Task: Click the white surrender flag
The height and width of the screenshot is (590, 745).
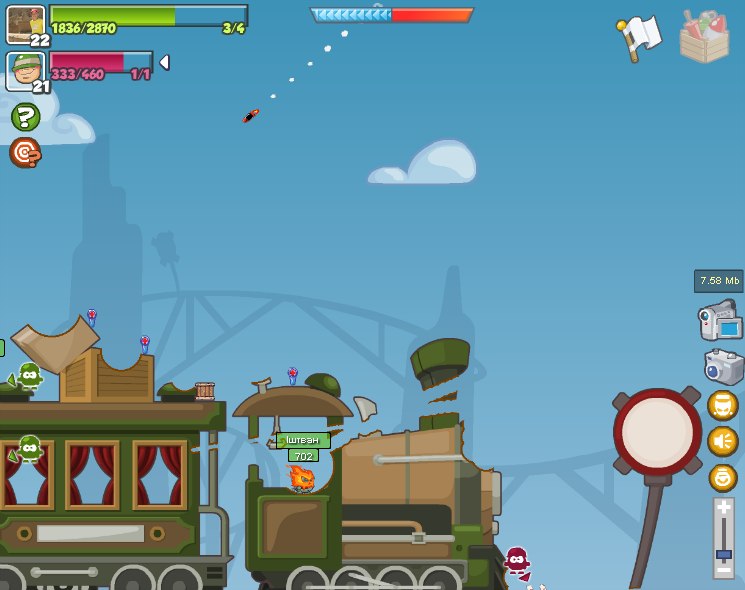Action: point(640,37)
